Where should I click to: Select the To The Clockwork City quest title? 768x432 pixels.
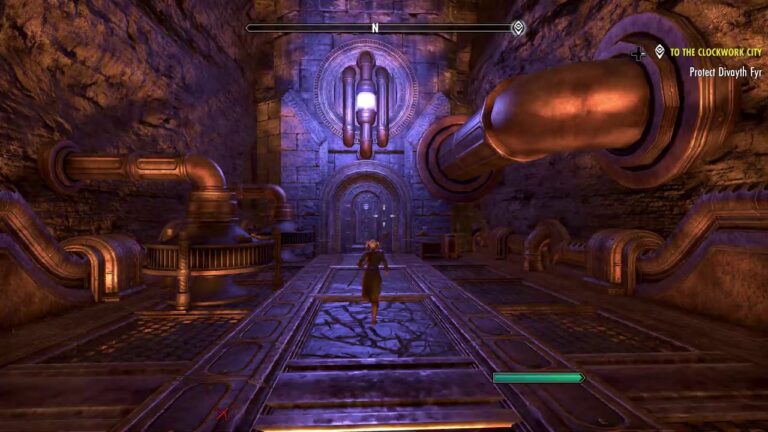tap(719, 51)
